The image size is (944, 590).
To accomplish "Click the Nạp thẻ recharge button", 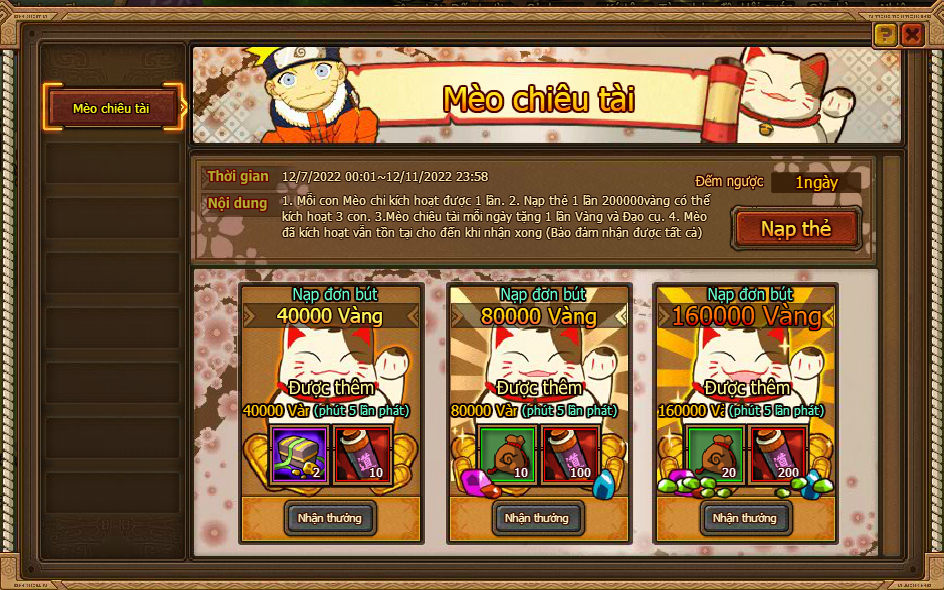I will [x=796, y=229].
